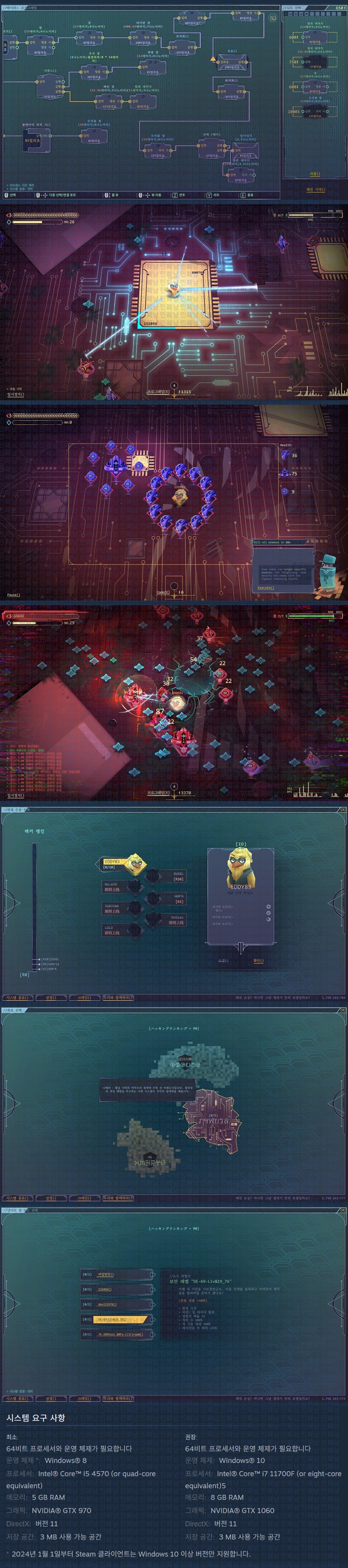
Task: Confirm the hacker with the 확인 button
Action: coord(258,961)
